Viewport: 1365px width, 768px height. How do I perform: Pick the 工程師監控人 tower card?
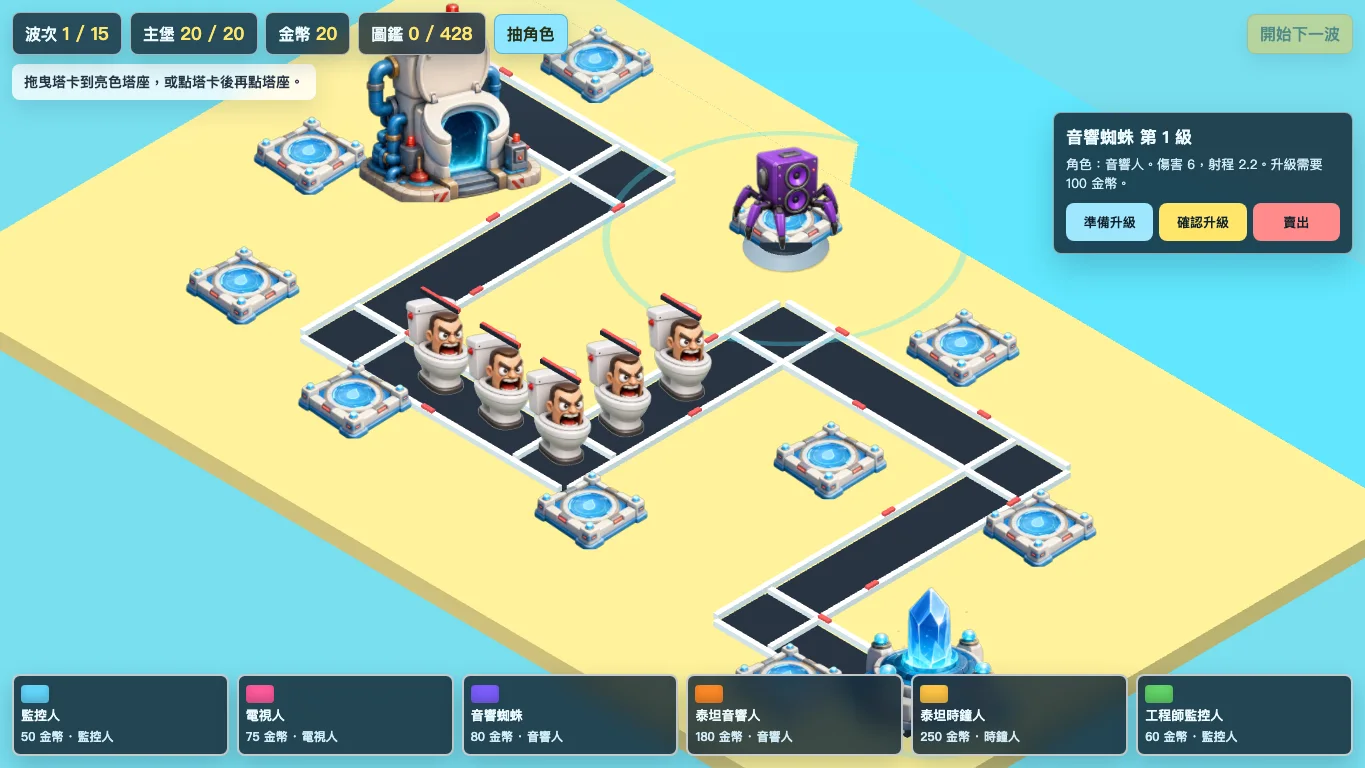click(1243, 715)
